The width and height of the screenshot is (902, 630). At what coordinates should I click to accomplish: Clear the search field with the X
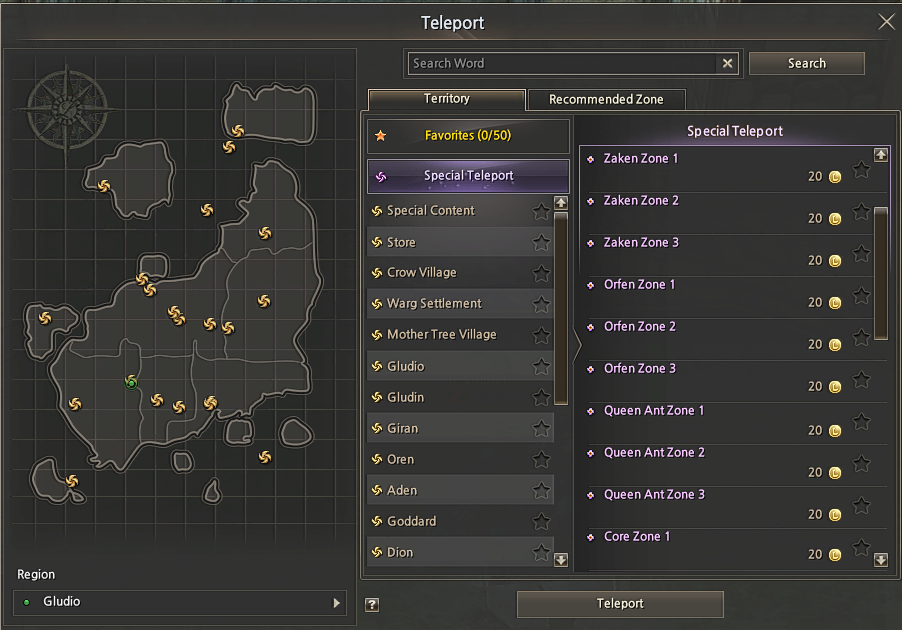coord(728,63)
